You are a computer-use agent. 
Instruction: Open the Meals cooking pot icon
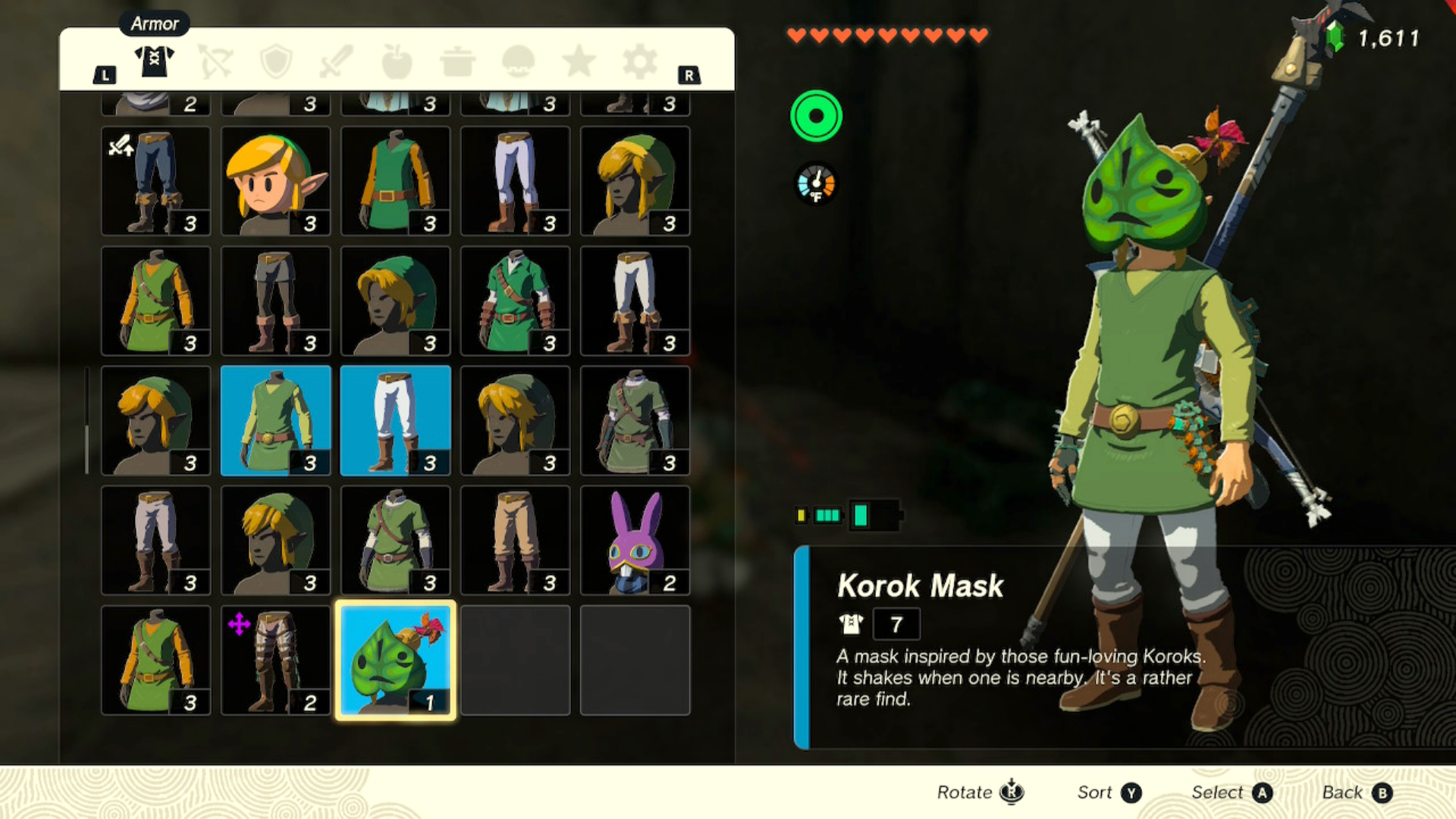(457, 61)
